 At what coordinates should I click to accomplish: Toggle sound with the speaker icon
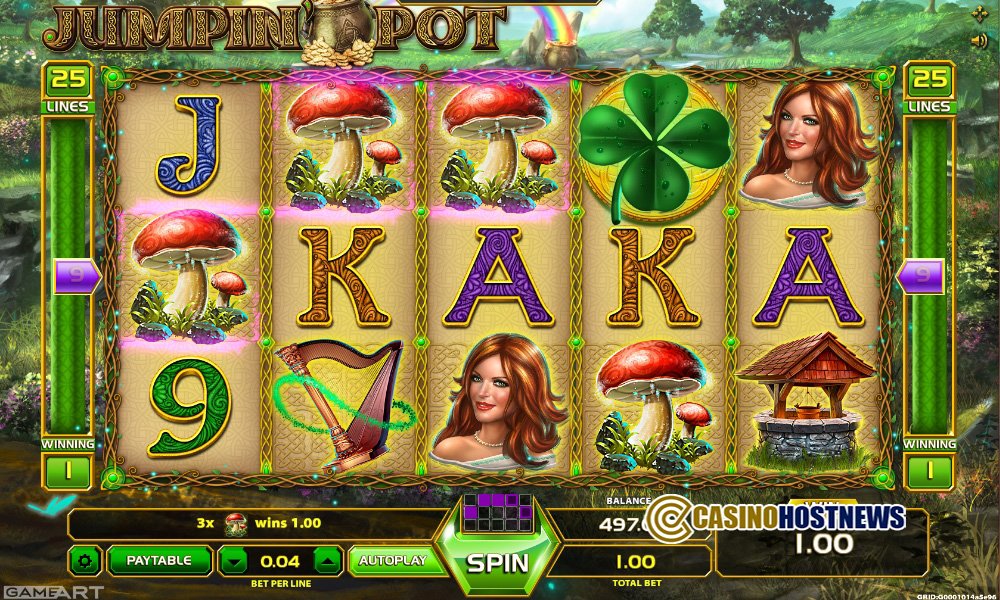click(x=979, y=40)
